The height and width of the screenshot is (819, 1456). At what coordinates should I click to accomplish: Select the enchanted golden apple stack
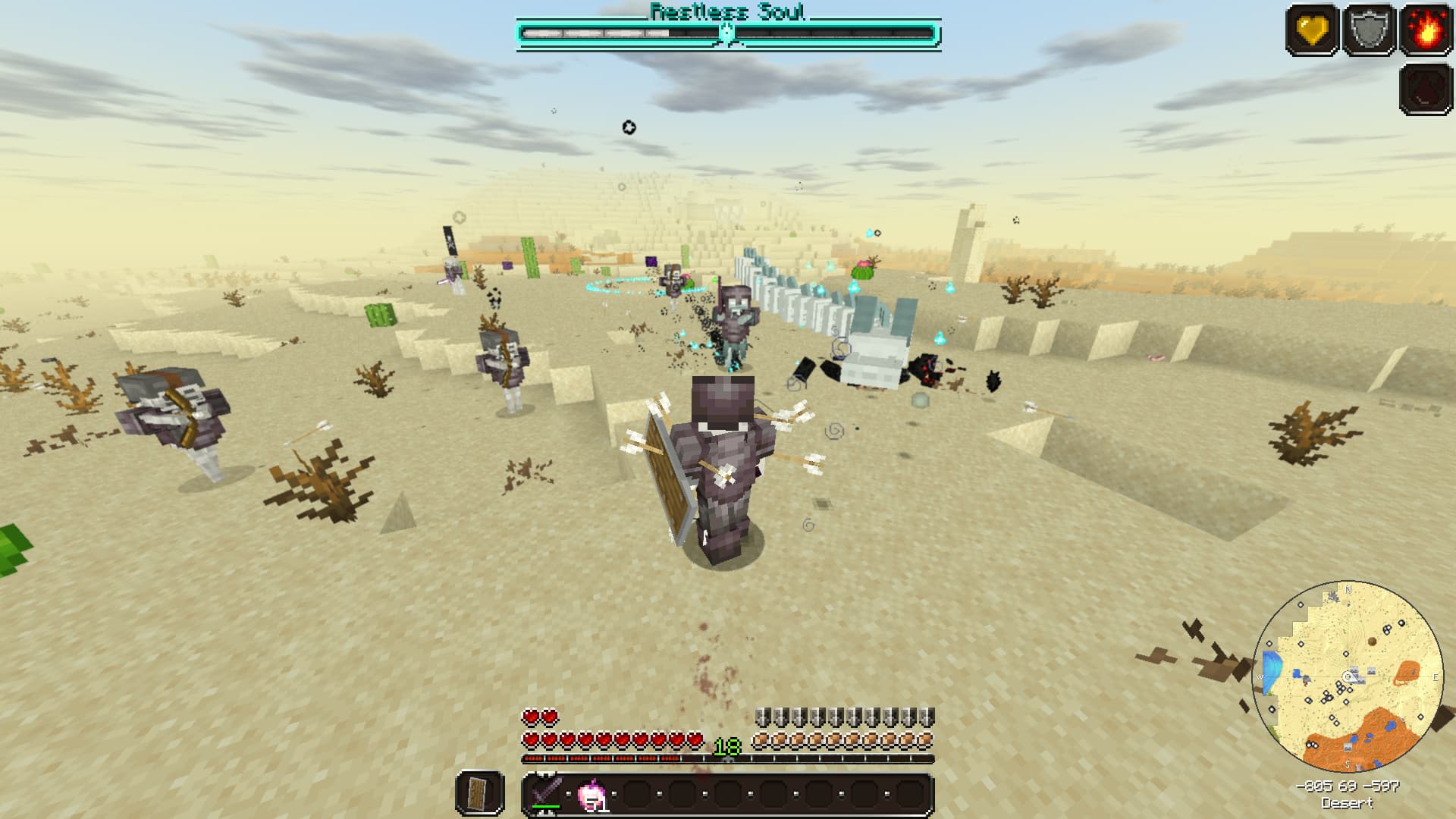click(590, 796)
